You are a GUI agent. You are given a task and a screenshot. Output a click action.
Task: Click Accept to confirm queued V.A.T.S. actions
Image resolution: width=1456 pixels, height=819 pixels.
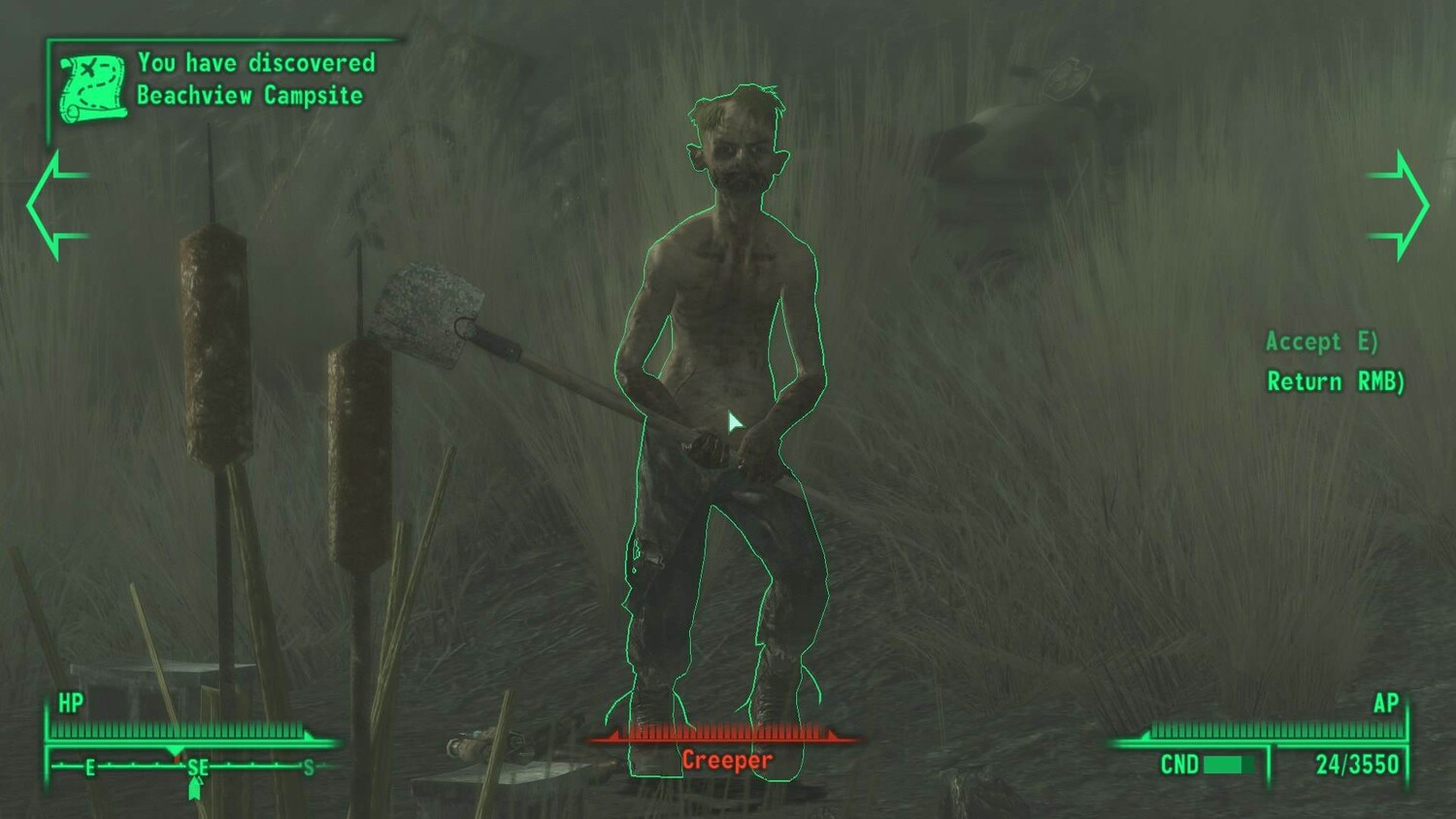click(x=1321, y=342)
